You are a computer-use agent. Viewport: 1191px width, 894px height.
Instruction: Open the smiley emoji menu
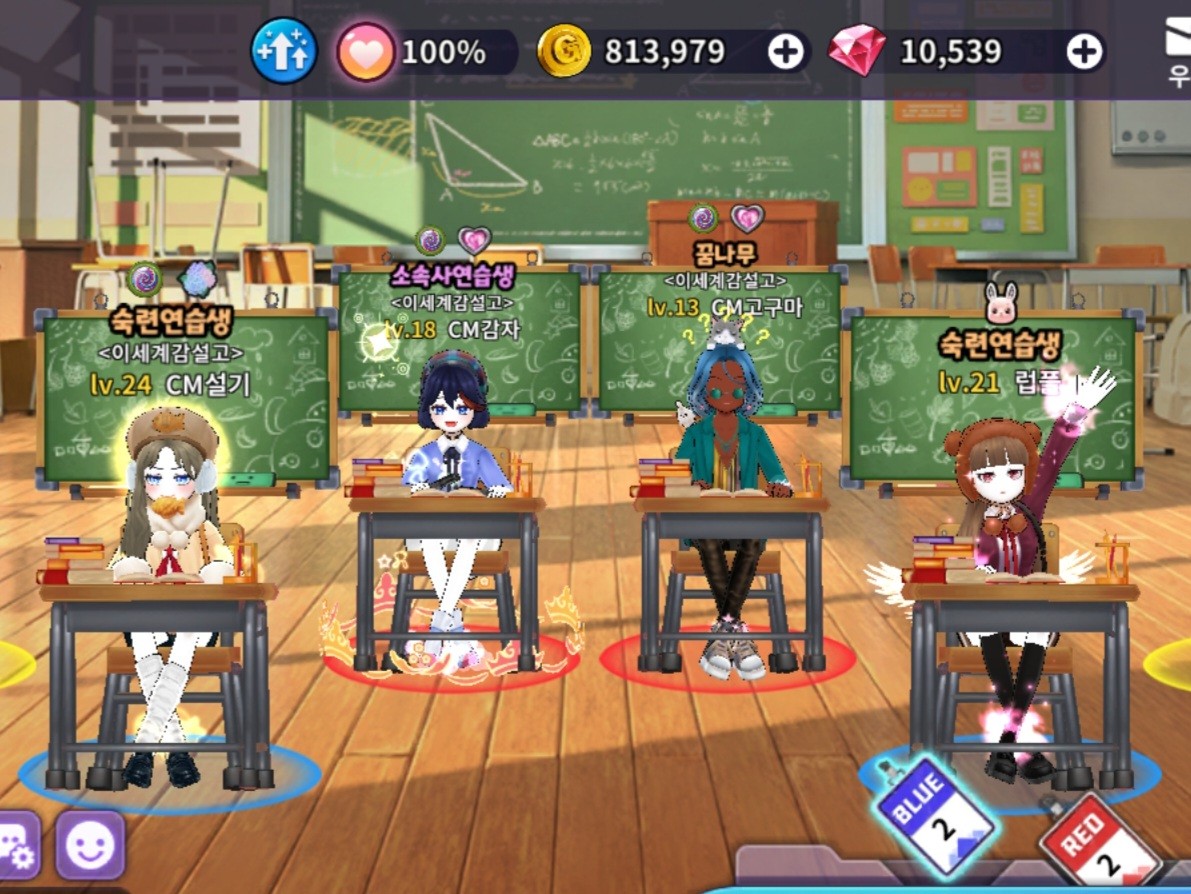click(90, 846)
